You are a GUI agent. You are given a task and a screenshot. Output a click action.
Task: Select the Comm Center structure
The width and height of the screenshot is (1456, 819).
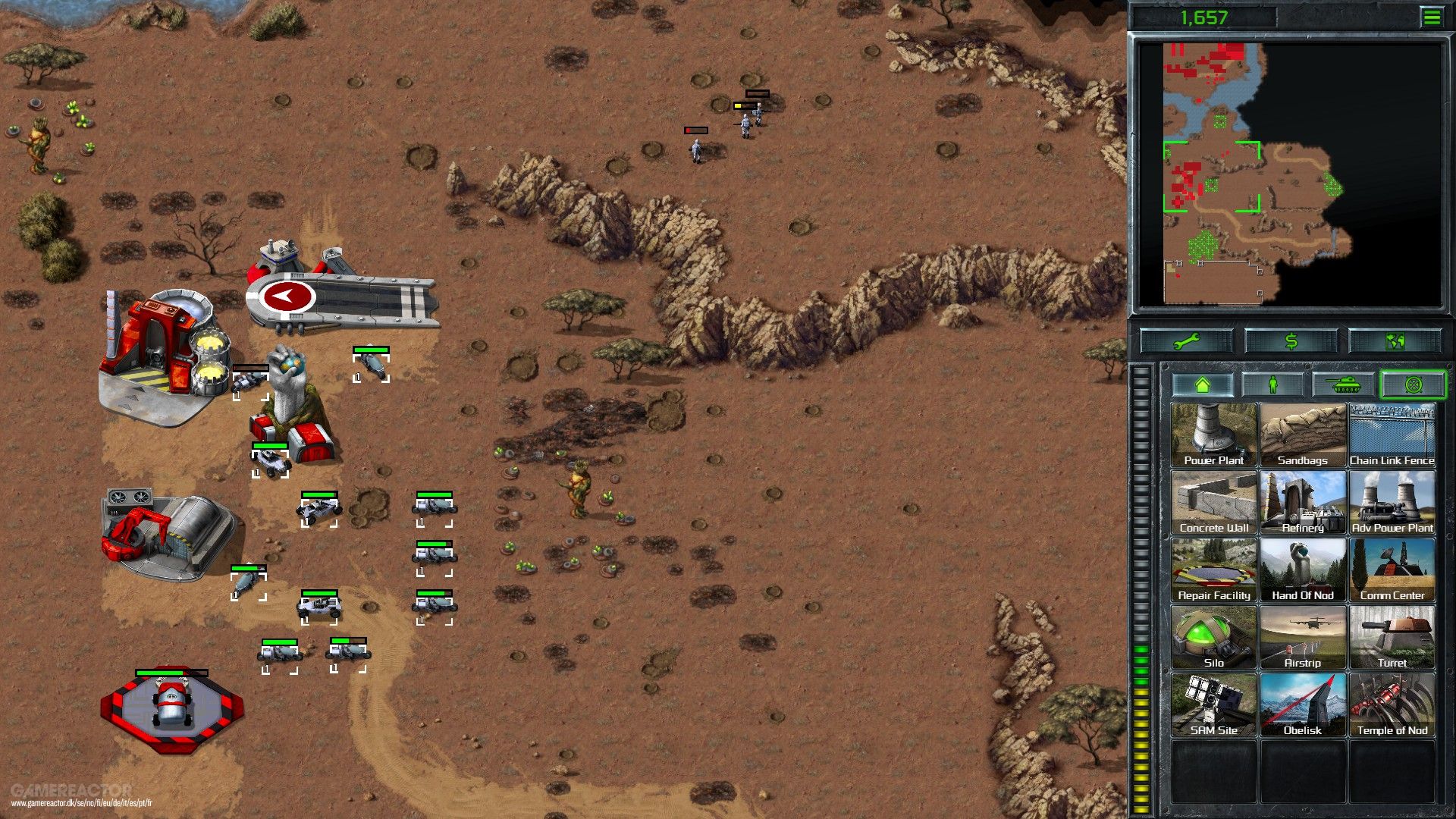pos(1392,569)
